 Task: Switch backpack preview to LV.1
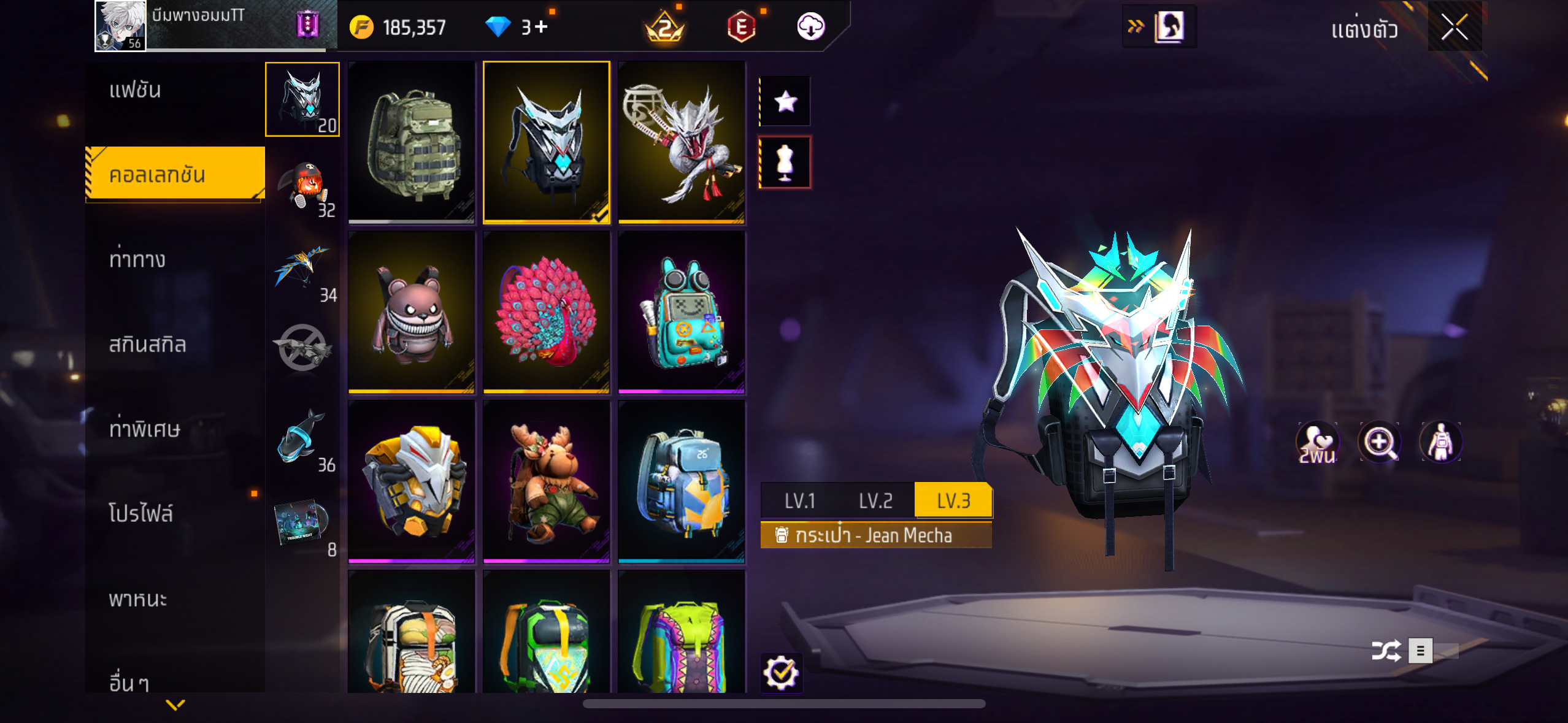(800, 501)
